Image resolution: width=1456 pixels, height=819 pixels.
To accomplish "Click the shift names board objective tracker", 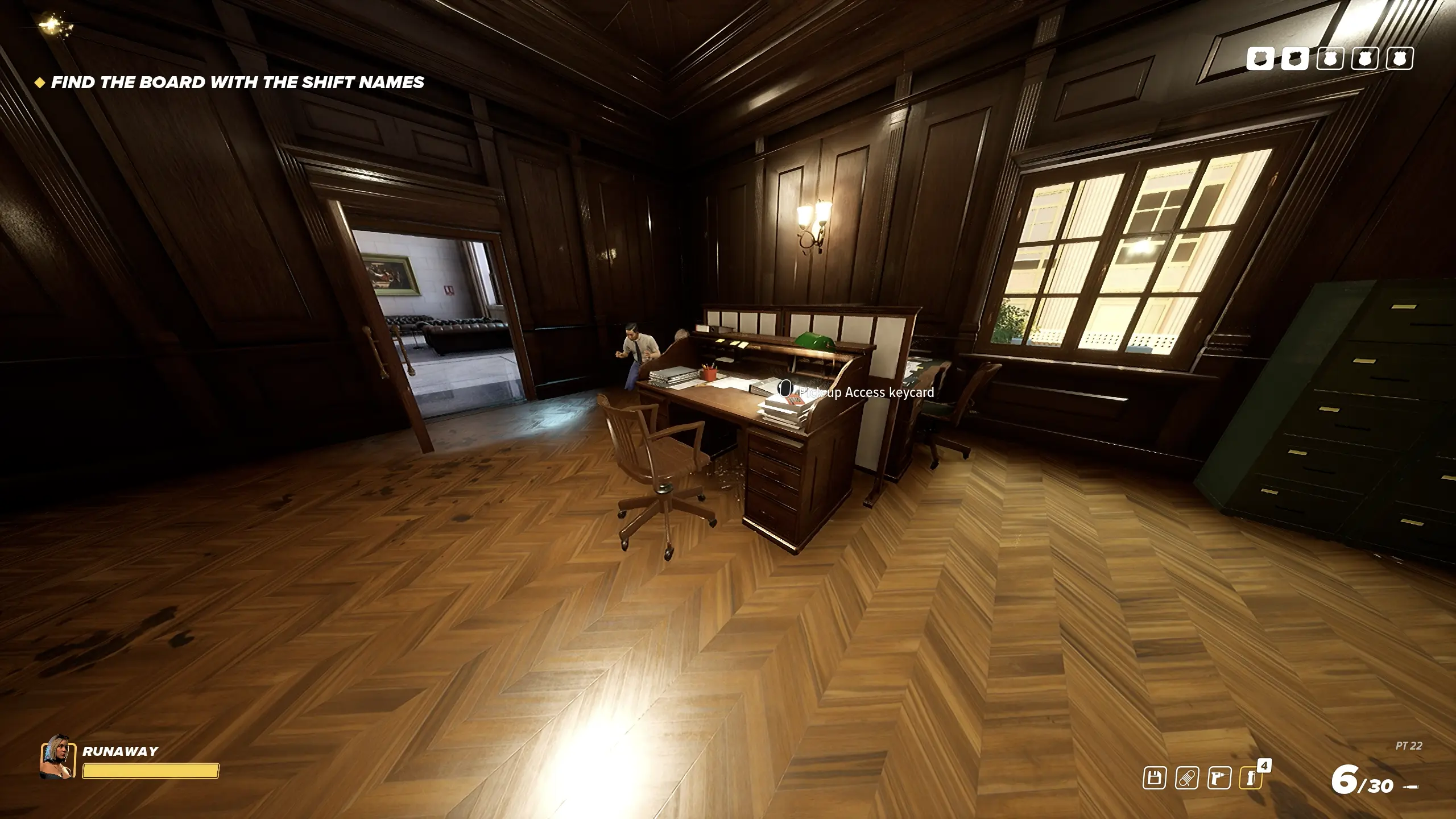I will [237, 82].
